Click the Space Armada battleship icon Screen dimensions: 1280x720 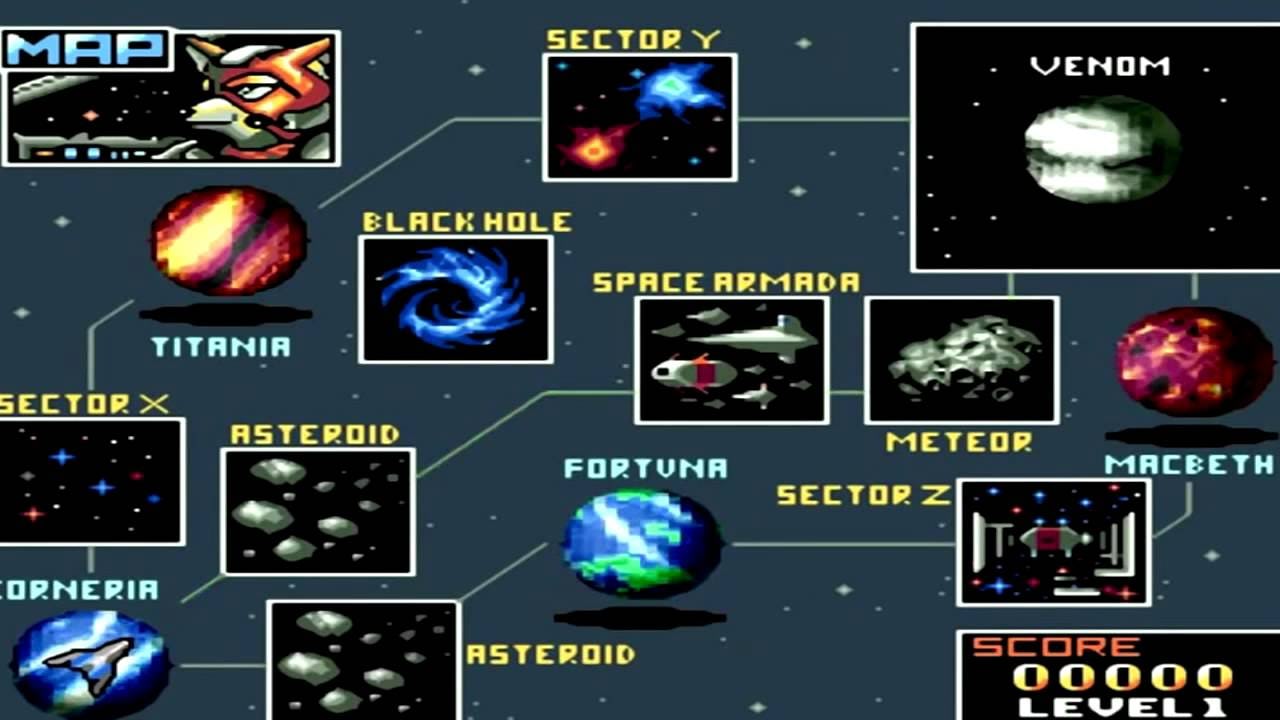(x=731, y=360)
